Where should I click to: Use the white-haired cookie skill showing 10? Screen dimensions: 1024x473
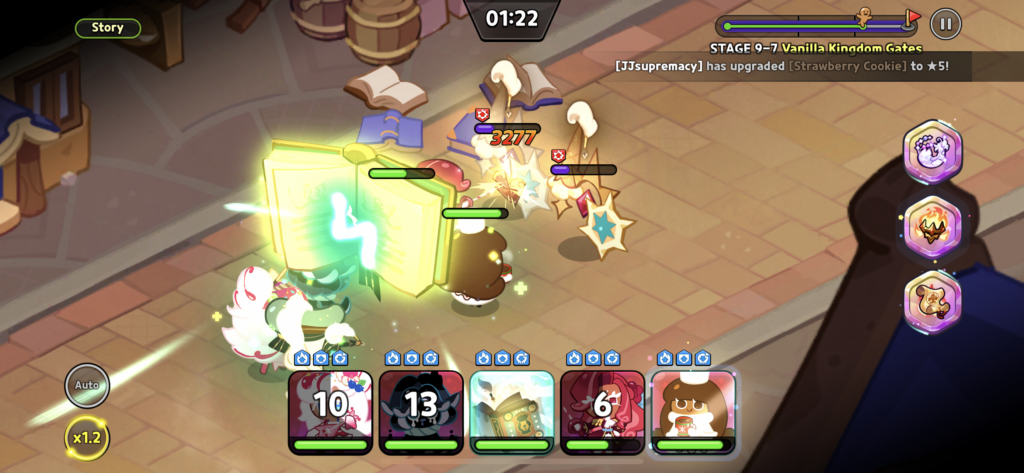[330, 409]
